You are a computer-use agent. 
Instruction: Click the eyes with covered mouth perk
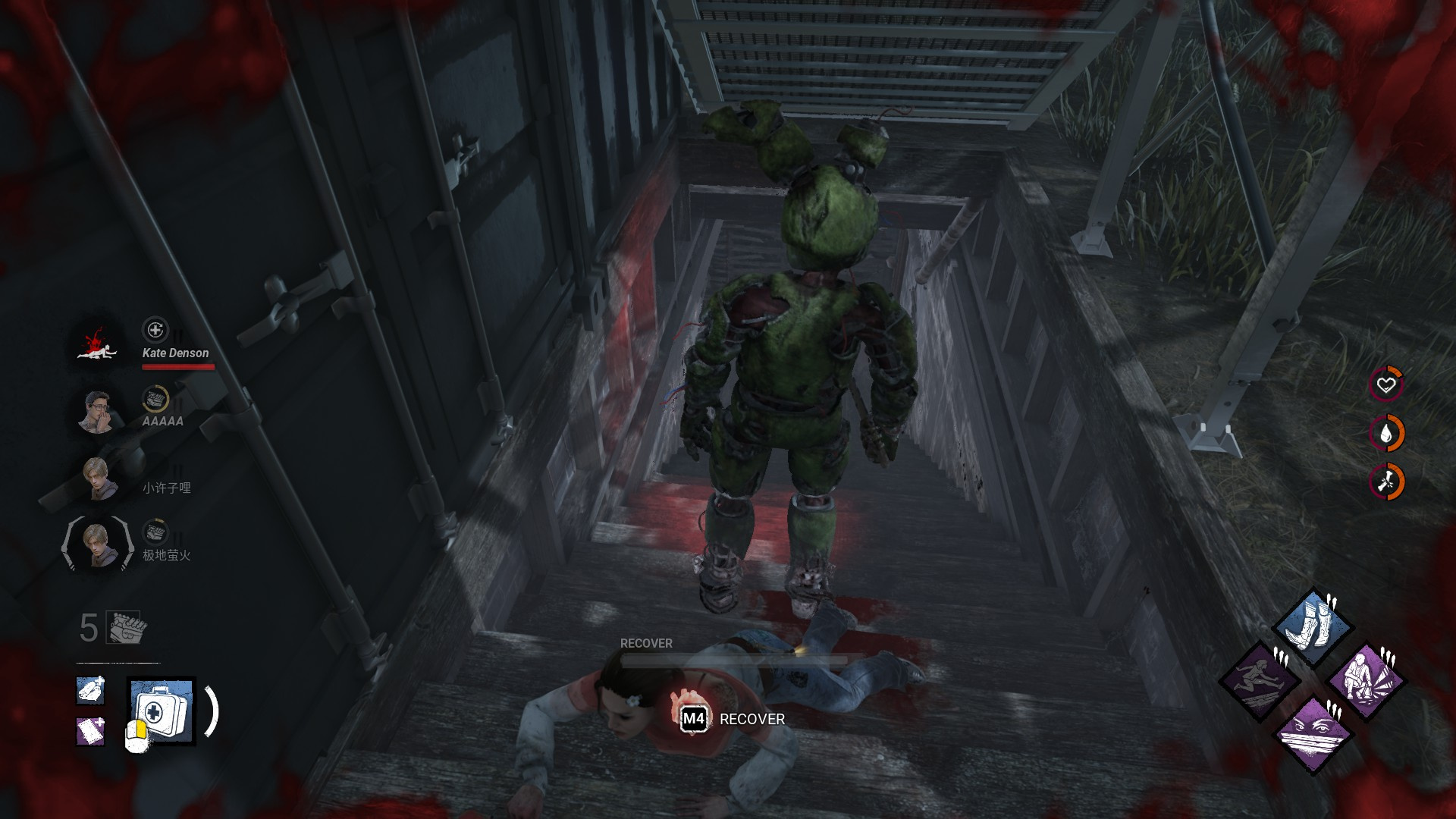[1313, 733]
